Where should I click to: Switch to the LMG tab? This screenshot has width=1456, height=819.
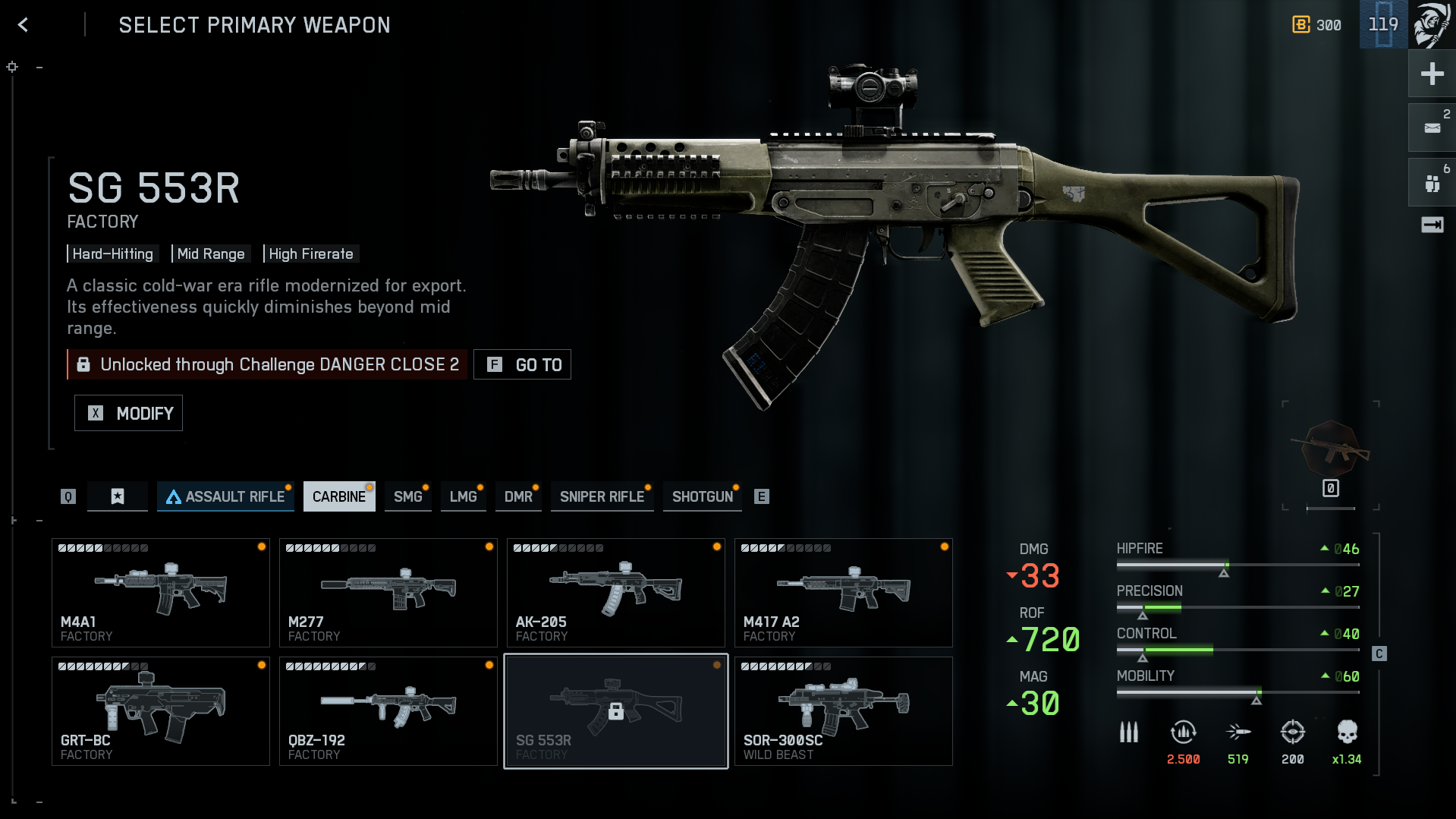463,496
